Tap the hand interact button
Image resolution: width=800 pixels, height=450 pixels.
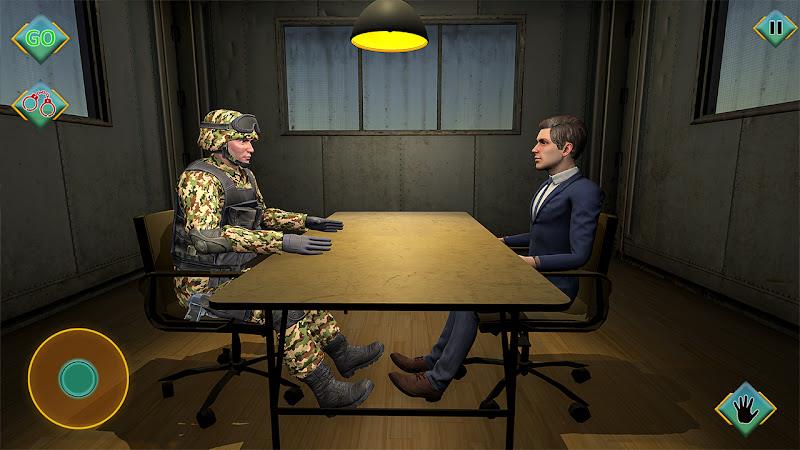click(746, 407)
